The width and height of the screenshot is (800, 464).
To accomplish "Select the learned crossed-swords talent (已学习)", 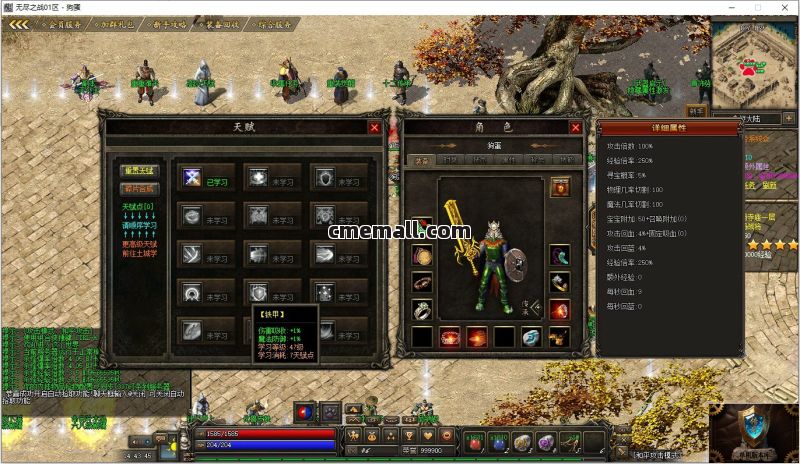I will [x=192, y=177].
